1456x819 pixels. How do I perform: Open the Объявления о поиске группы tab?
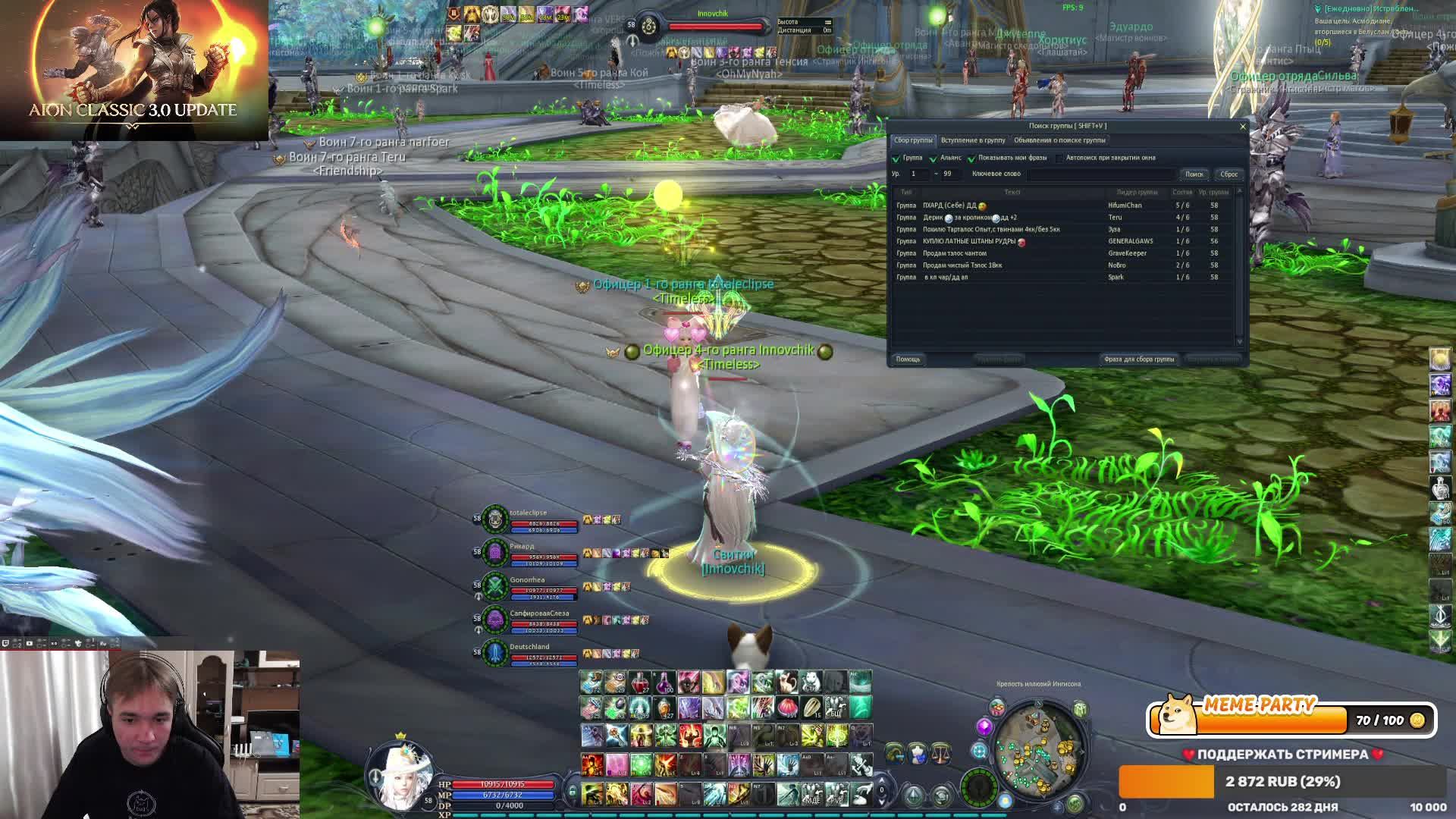[x=1059, y=140]
